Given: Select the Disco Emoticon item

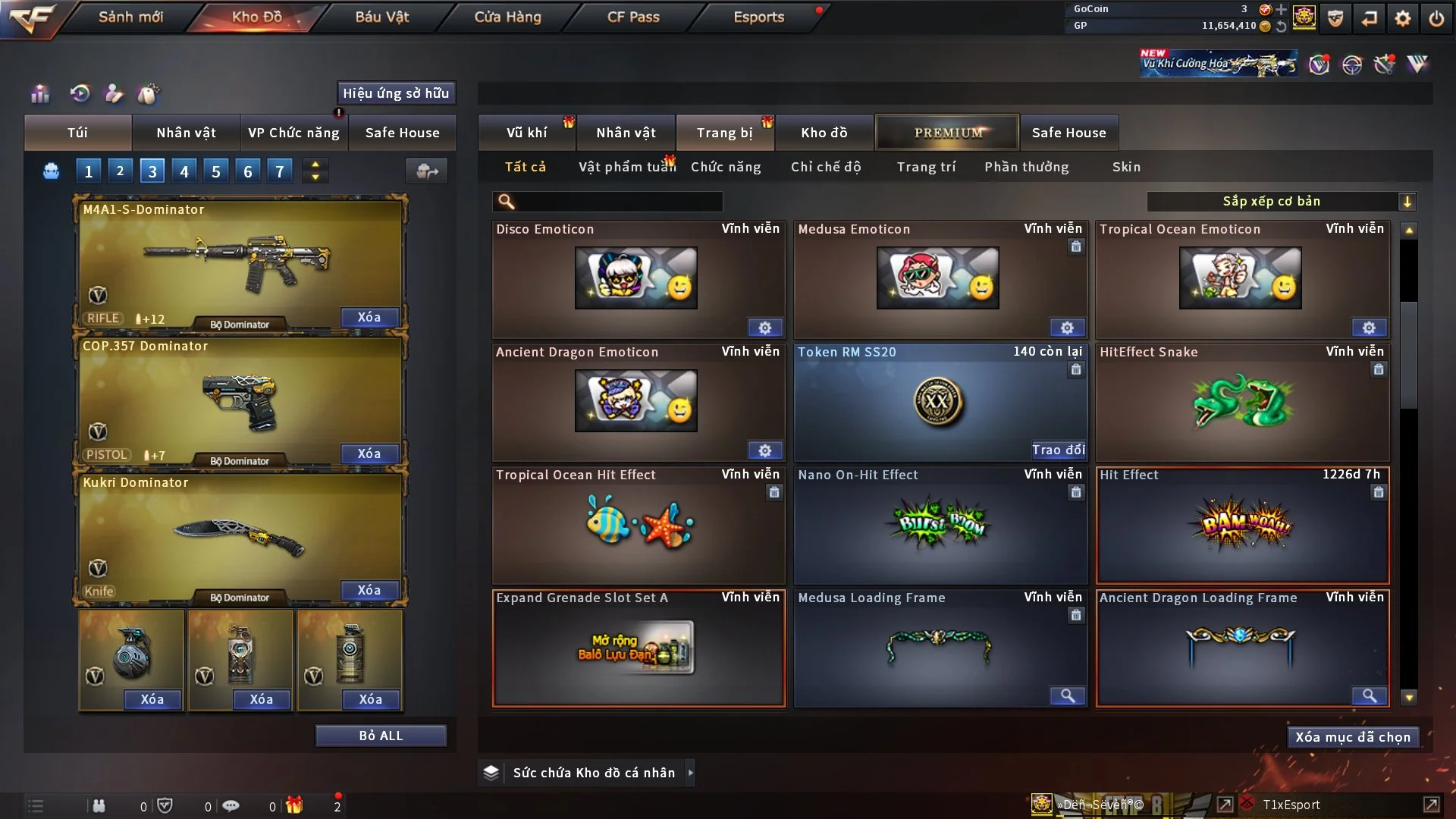Looking at the screenshot, I should [637, 278].
